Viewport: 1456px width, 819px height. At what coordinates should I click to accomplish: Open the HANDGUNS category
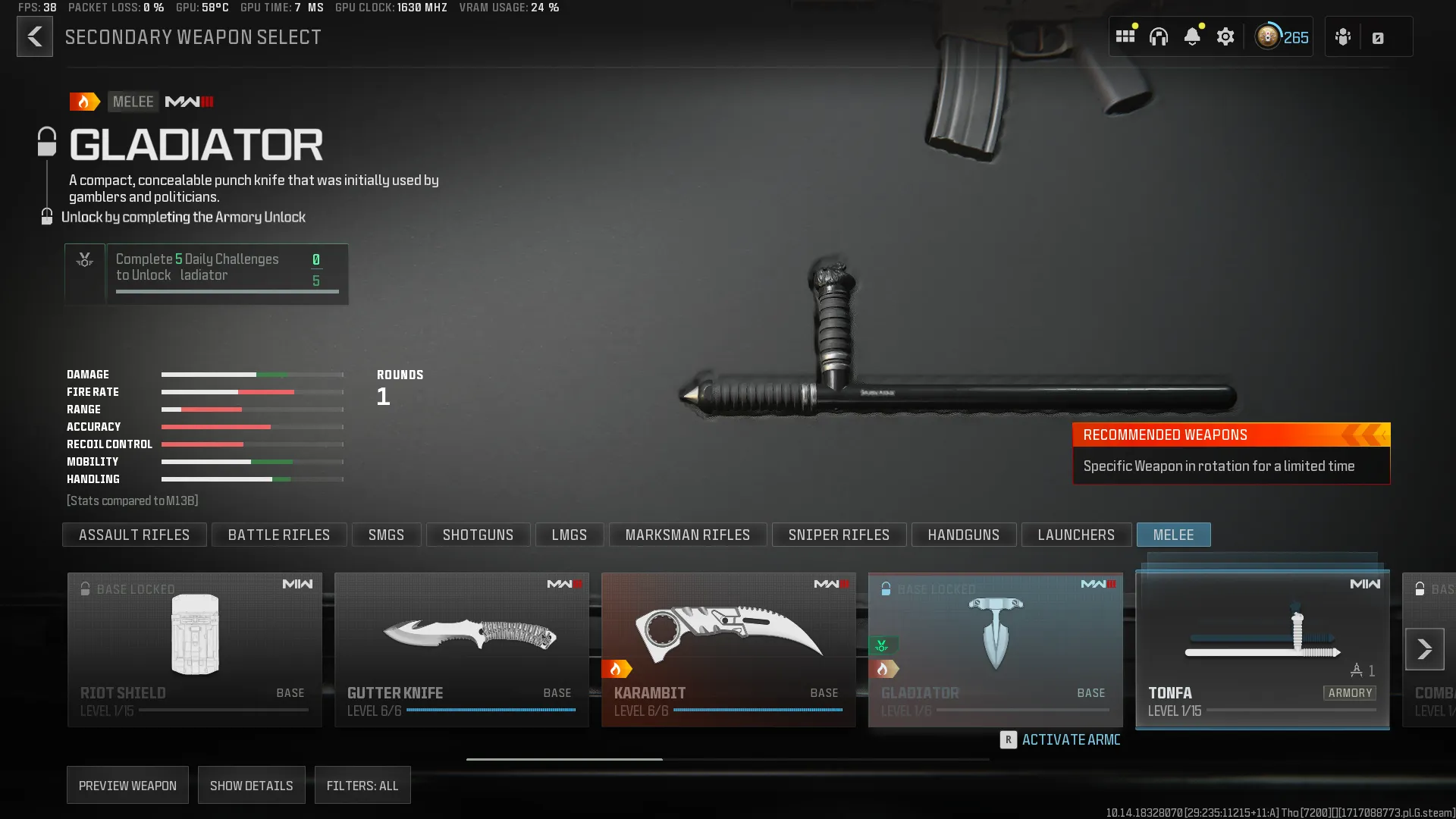click(x=963, y=535)
